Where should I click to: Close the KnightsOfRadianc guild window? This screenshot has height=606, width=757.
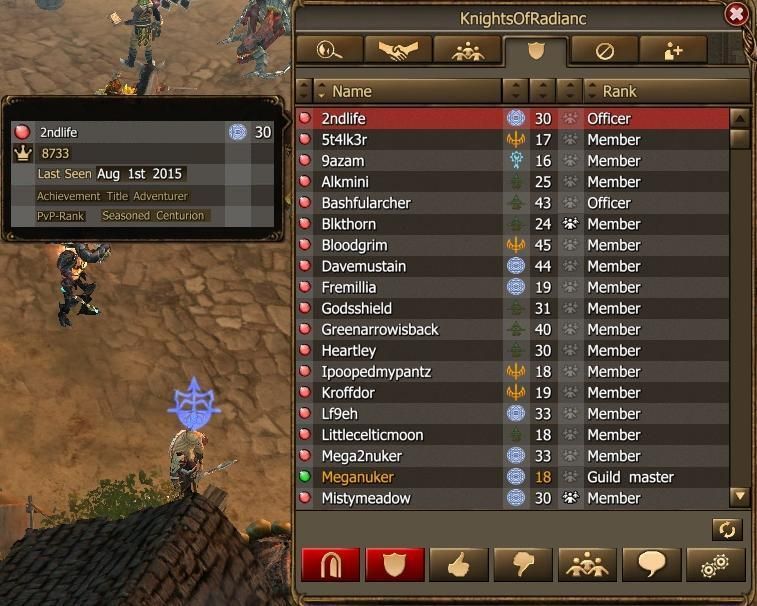pyautogui.click(x=736, y=15)
